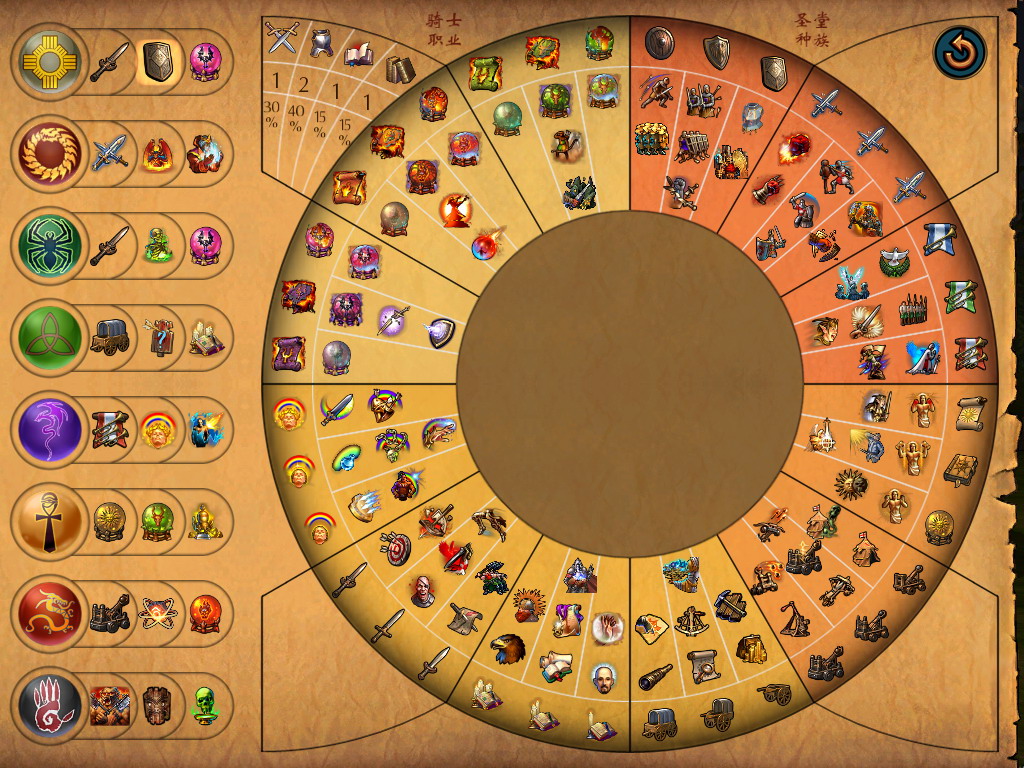The width and height of the screenshot is (1024, 768).
Task: Choose the crossed swords icon above the percentages
Action: click(283, 38)
